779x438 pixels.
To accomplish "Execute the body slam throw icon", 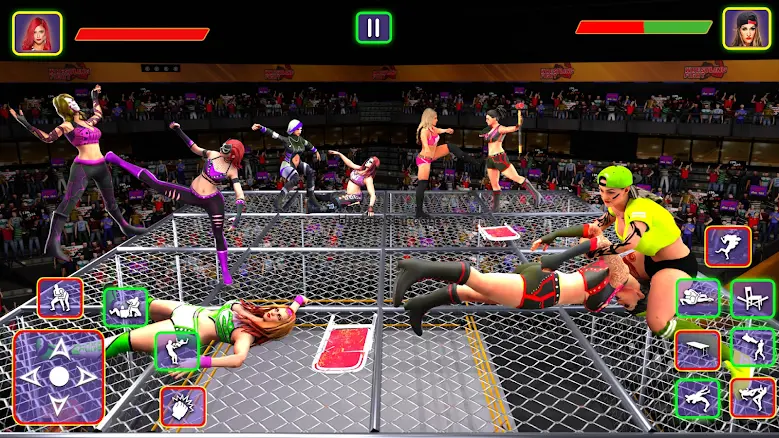I will 752,398.
